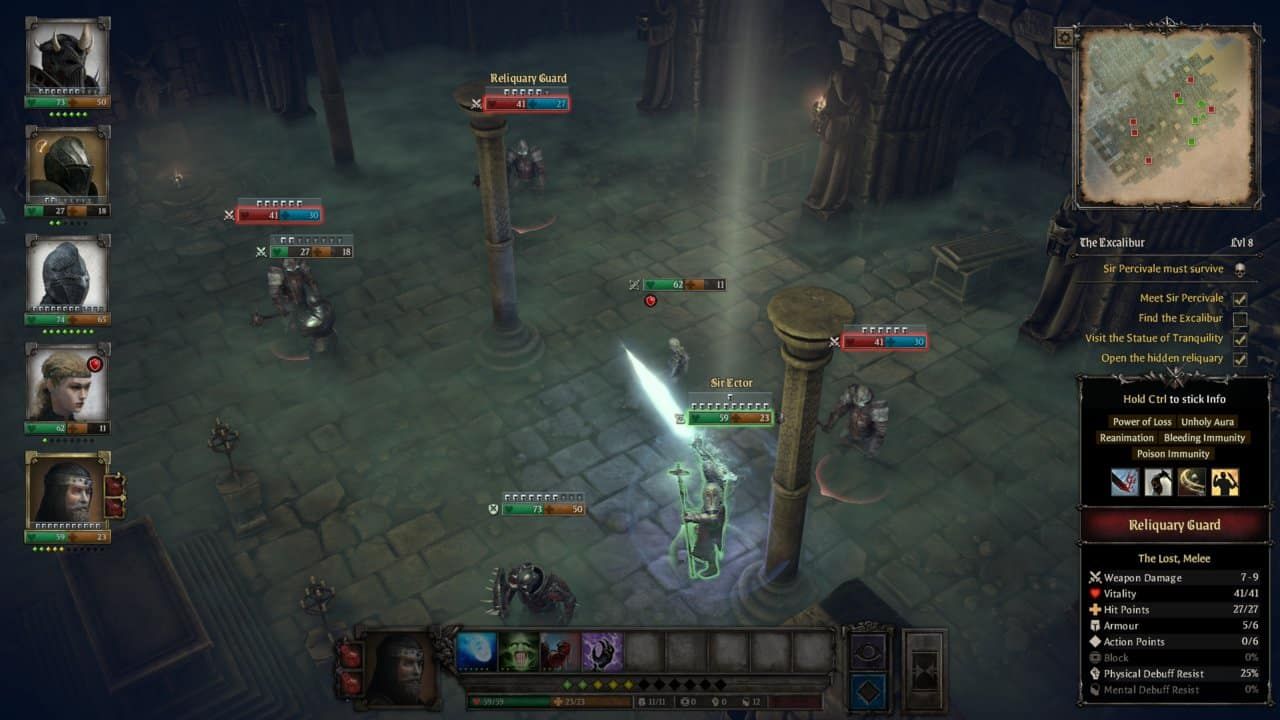Image resolution: width=1280 pixels, height=720 pixels.
Task: Activate the red demon skill
Action: tap(561, 652)
